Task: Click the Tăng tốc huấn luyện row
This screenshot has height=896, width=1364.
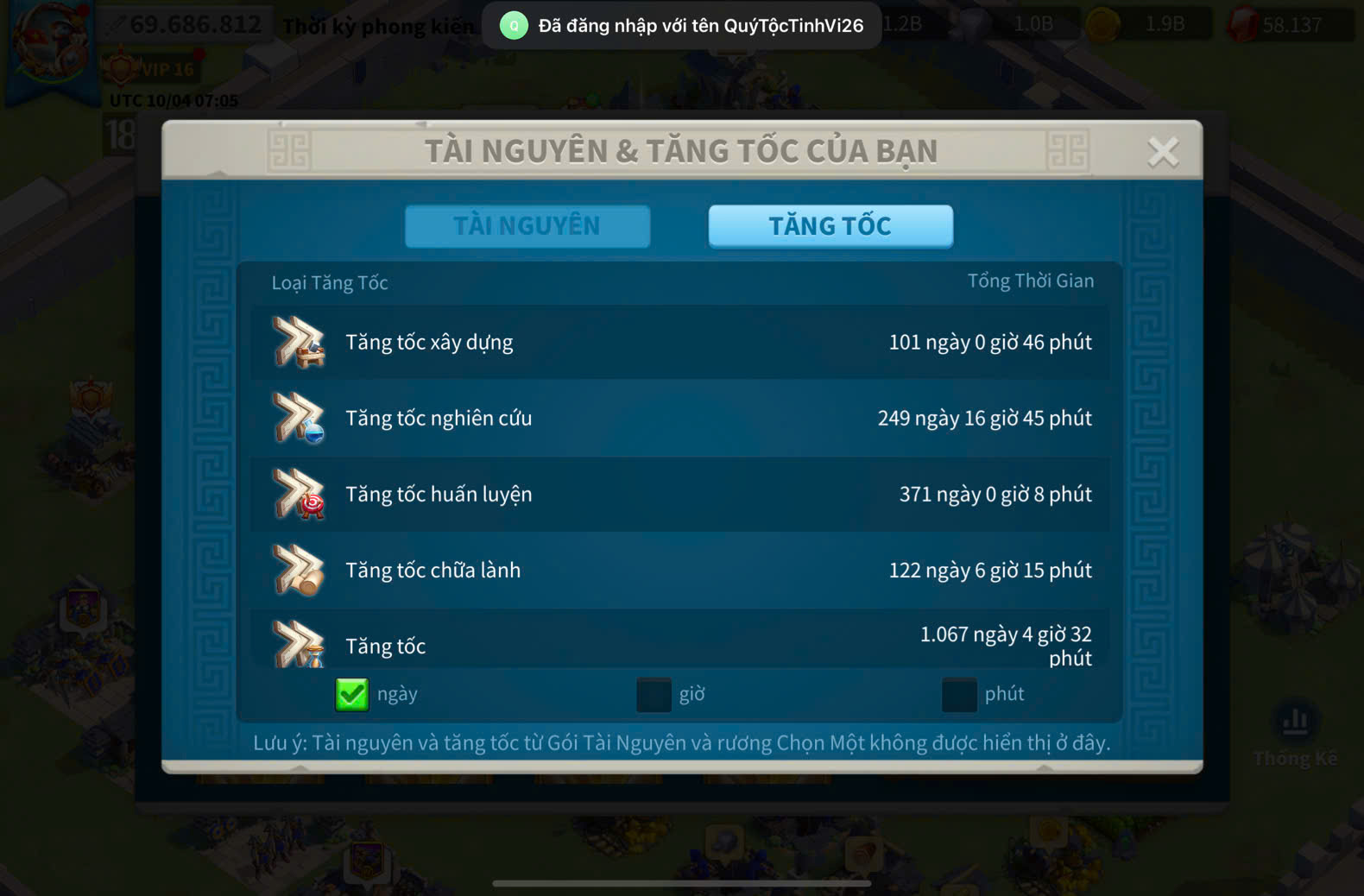Action: [680, 495]
